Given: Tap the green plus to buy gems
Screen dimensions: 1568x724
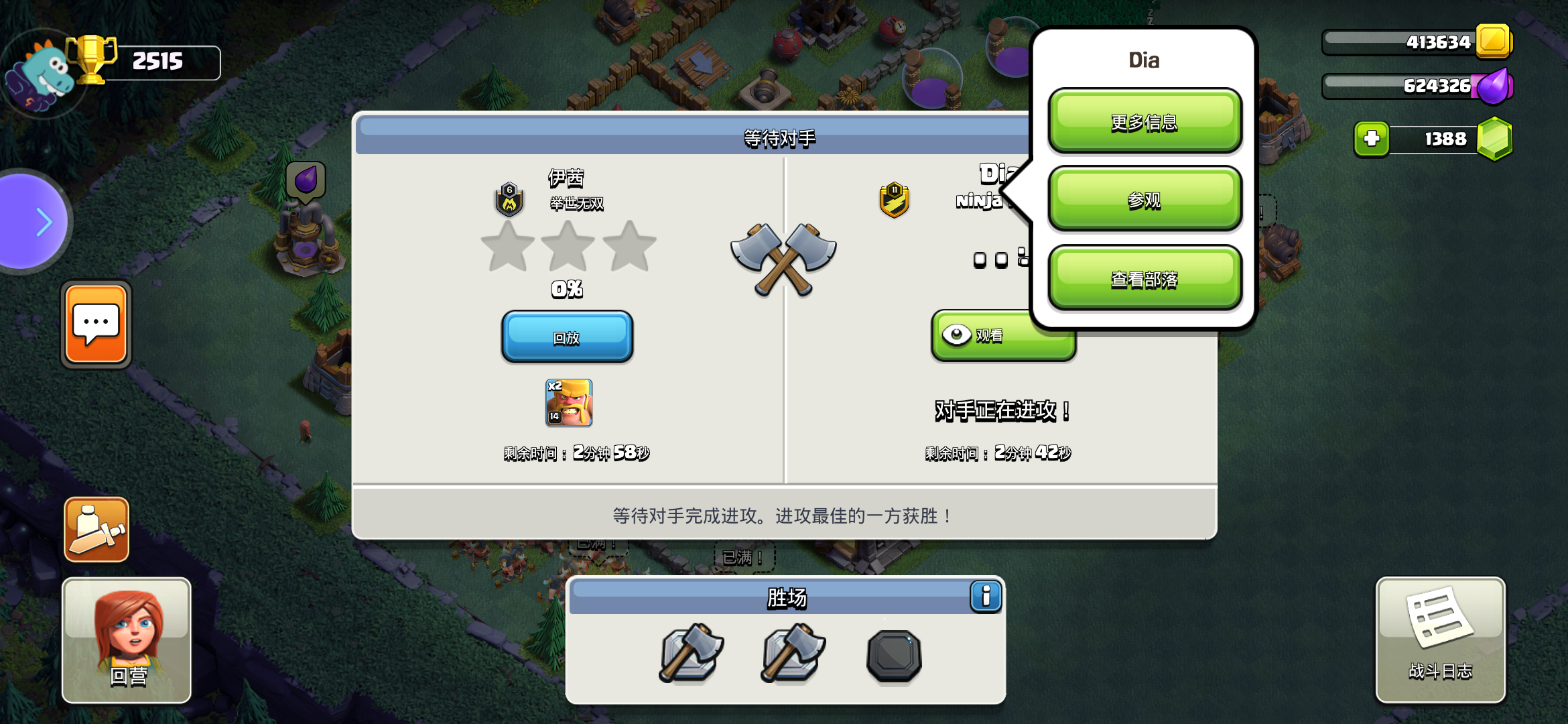Looking at the screenshot, I should point(1373,139).
